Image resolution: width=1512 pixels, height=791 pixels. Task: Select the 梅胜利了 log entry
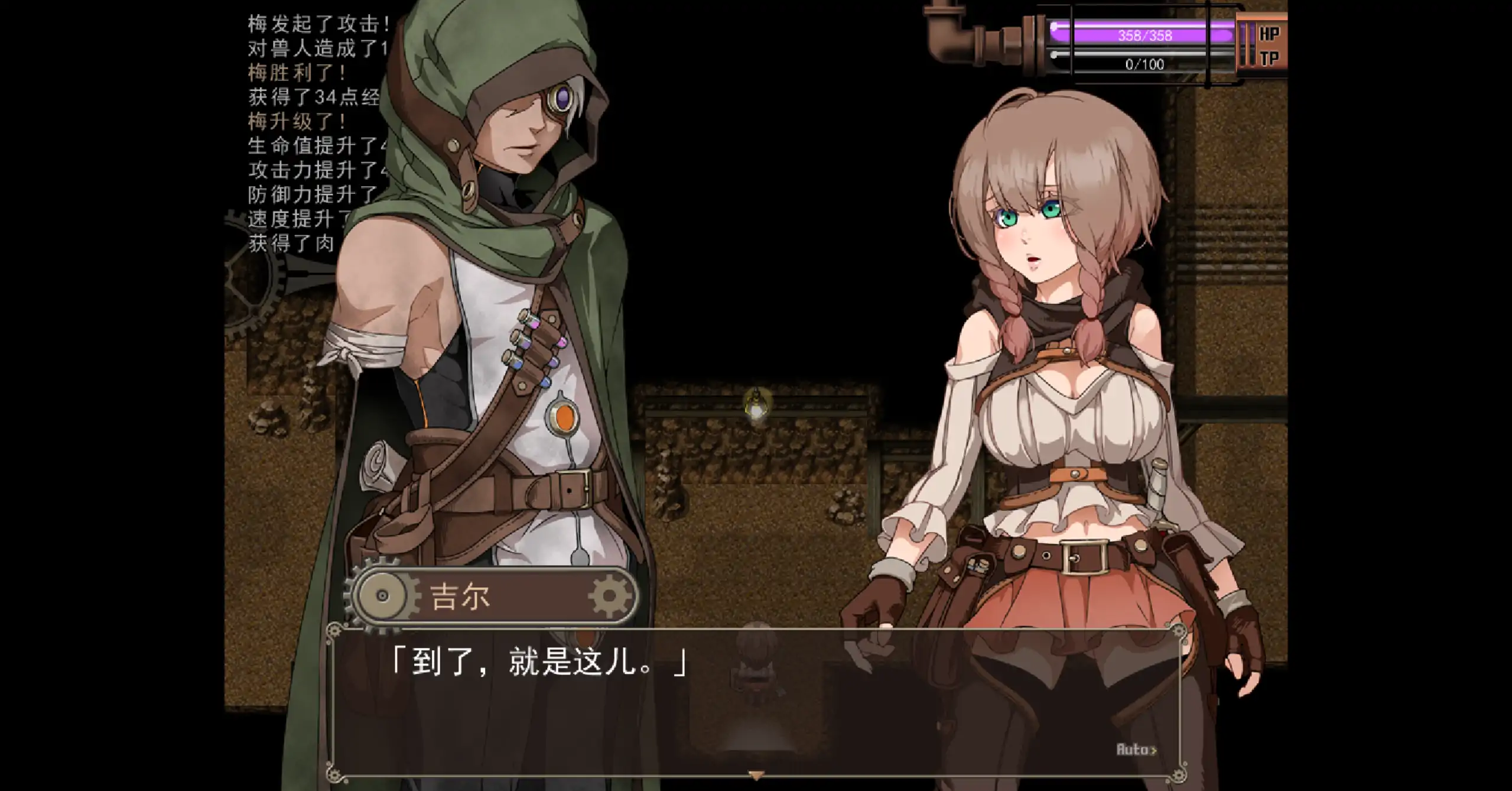[290, 73]
